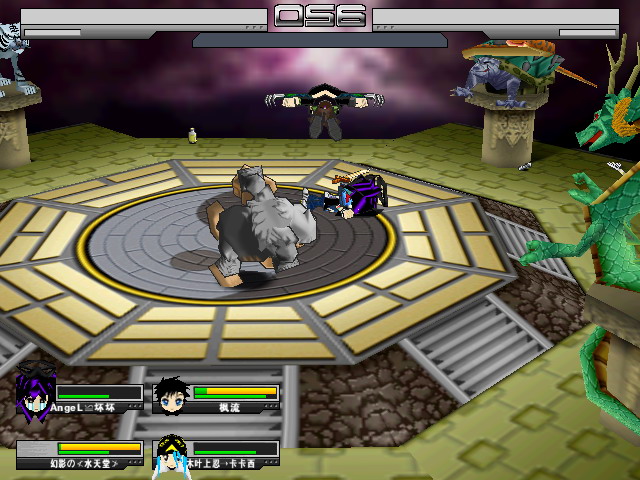Click the black-haired 枫流 player portrait

pos(172,396)
